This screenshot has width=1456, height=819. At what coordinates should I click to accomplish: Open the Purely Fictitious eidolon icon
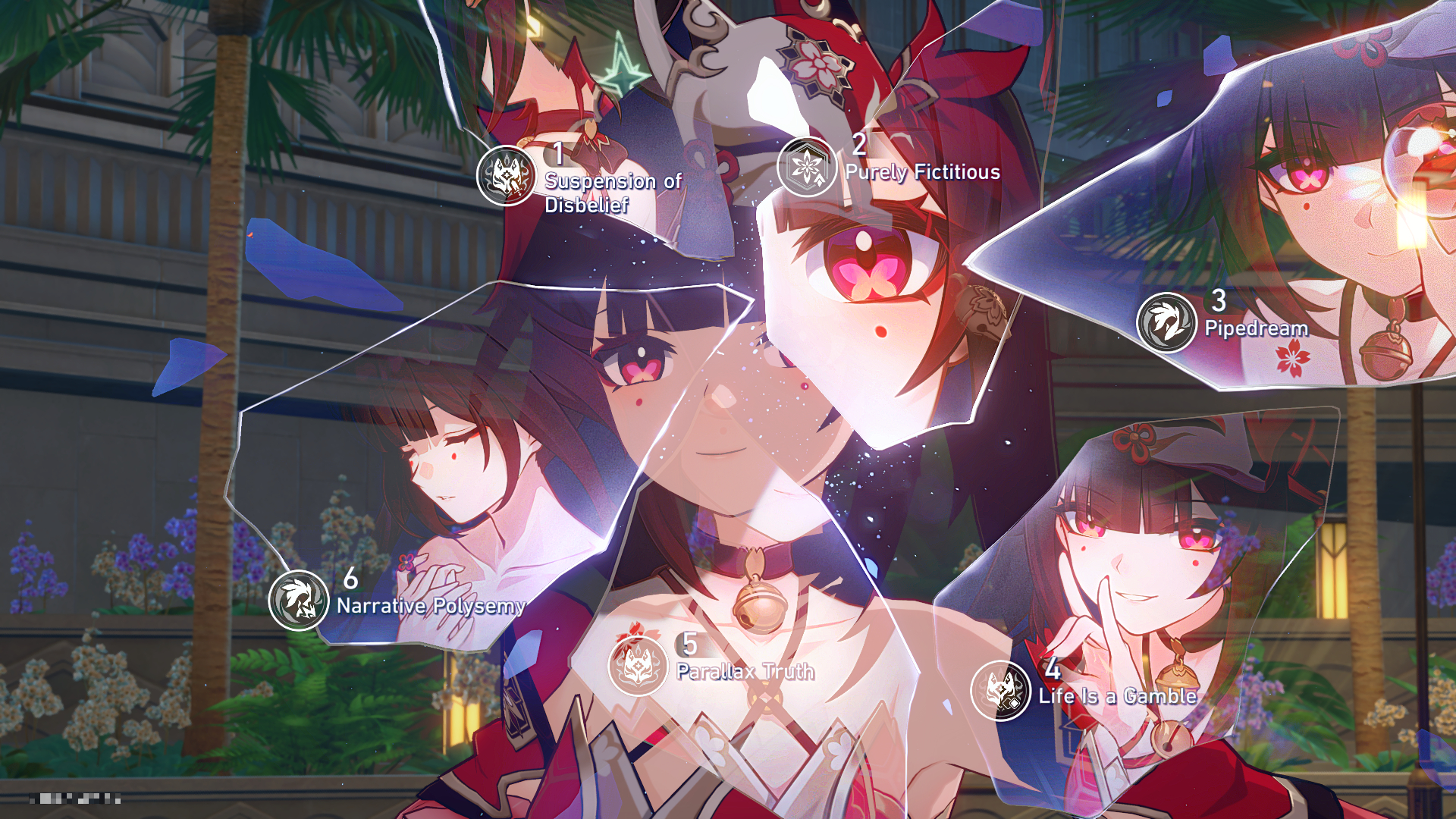click(807, 167)
